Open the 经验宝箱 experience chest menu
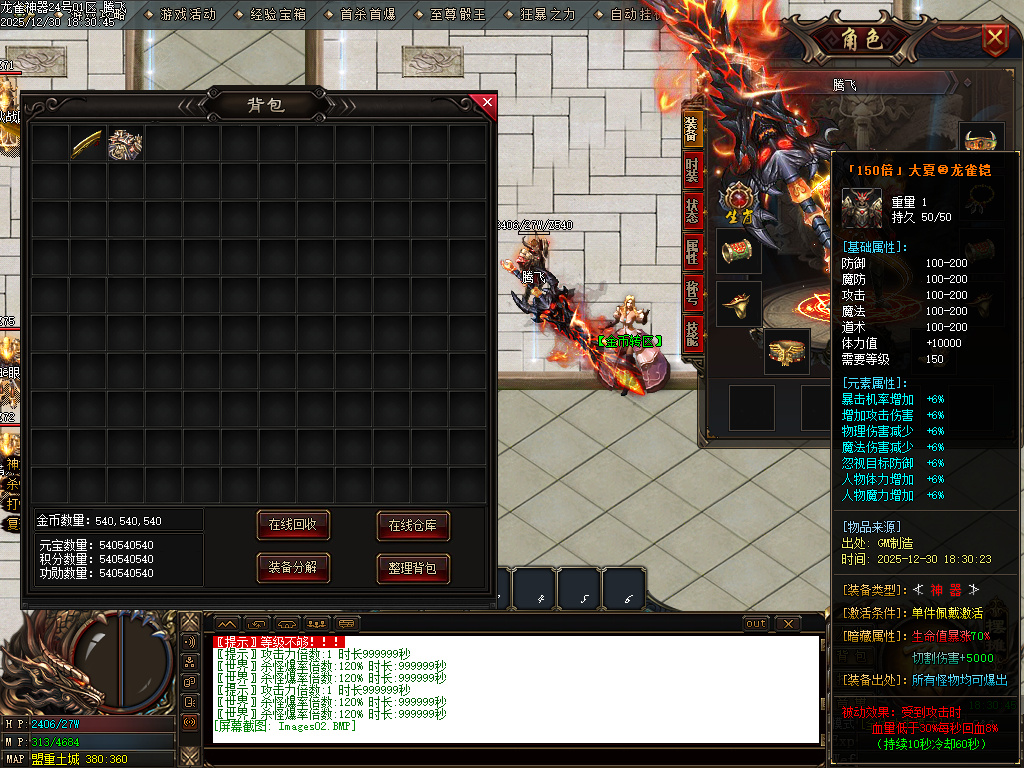 click(278, 15)
